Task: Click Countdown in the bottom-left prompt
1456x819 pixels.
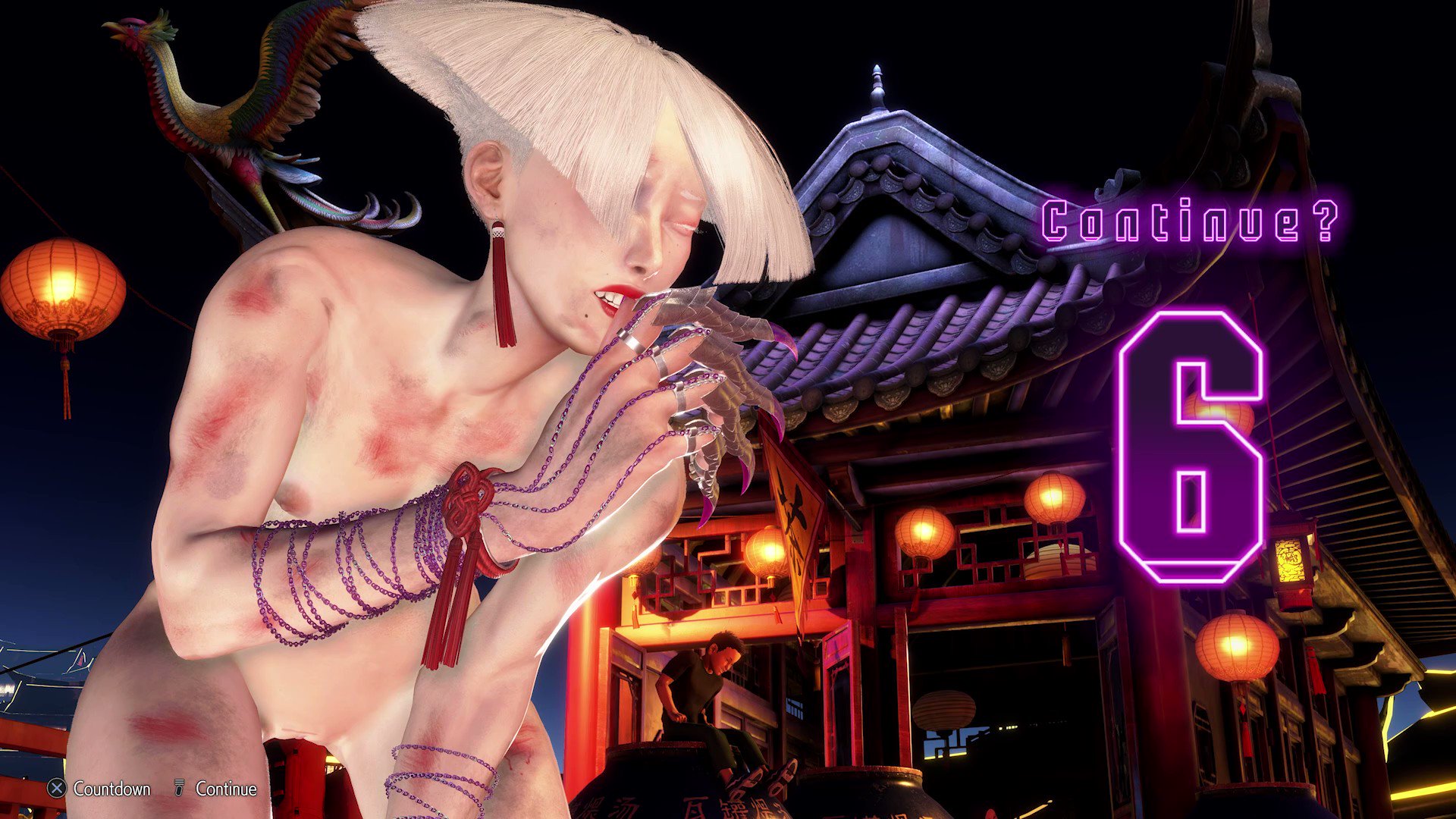Action: pyautogui.click(x=111, y=789)
